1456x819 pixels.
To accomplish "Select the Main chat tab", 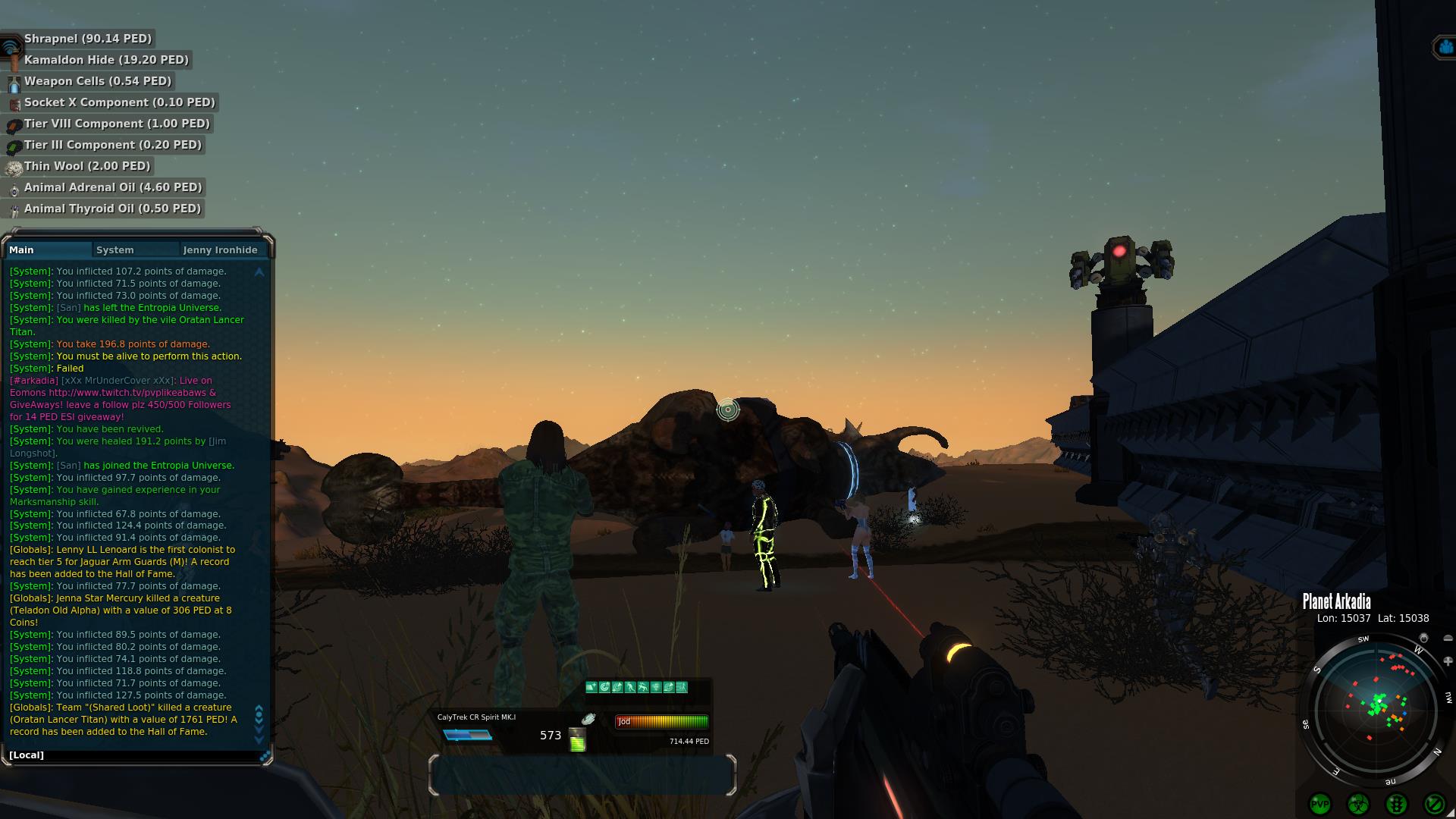I will [x=22, y=250].
